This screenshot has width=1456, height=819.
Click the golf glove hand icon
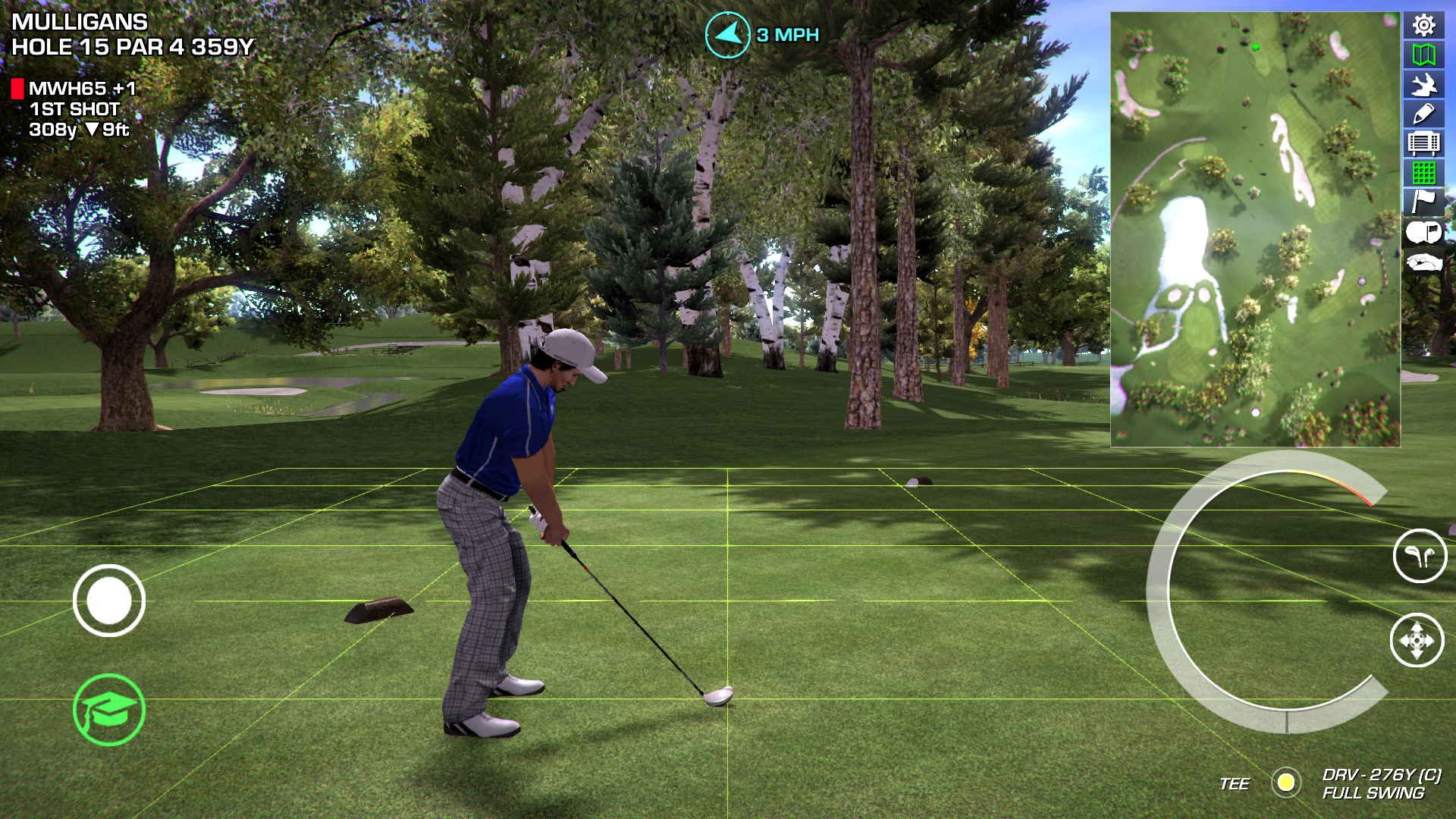point(1423,262)
